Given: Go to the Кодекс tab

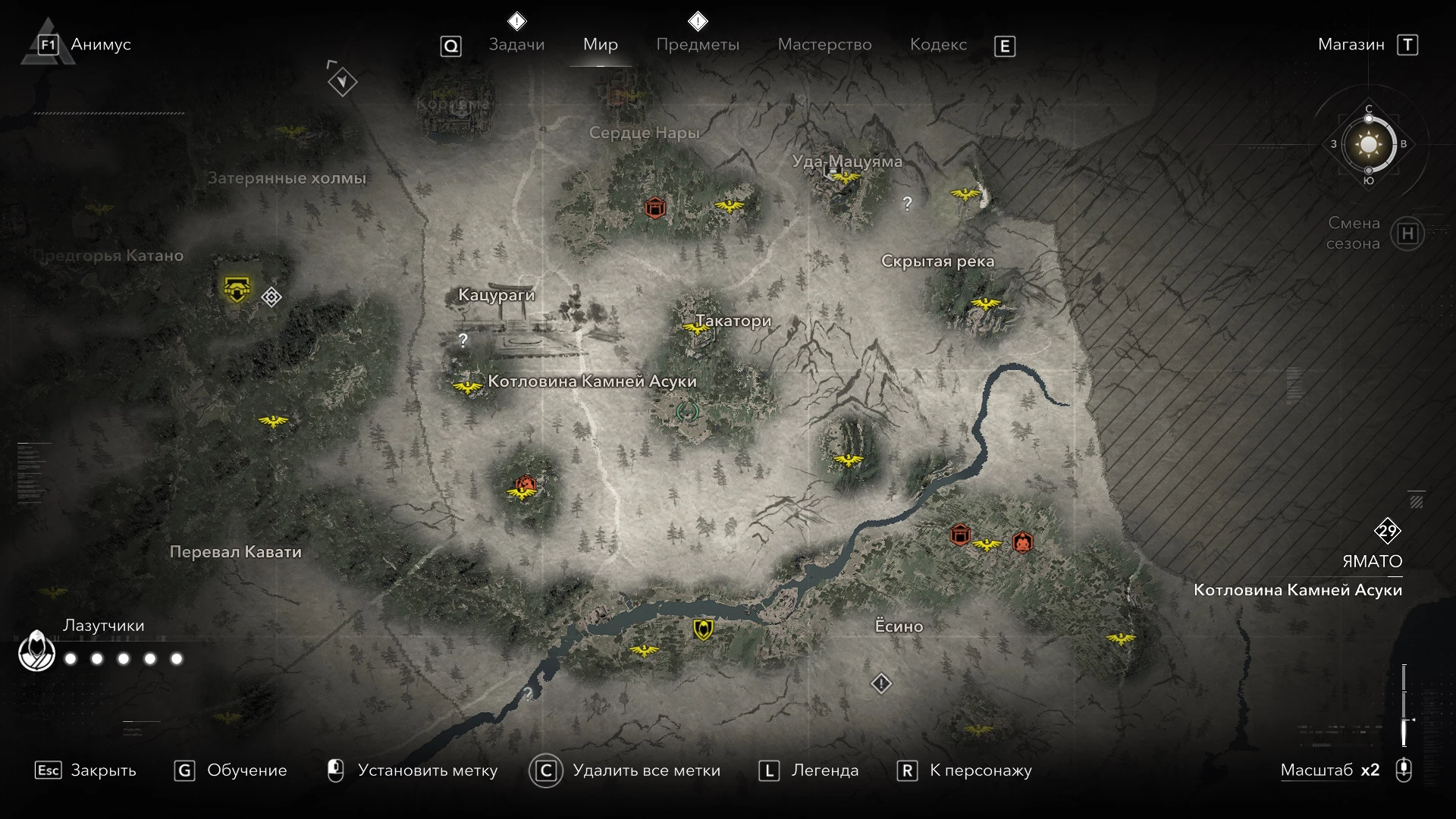Looking at the screenshot, I should [938, 45].
